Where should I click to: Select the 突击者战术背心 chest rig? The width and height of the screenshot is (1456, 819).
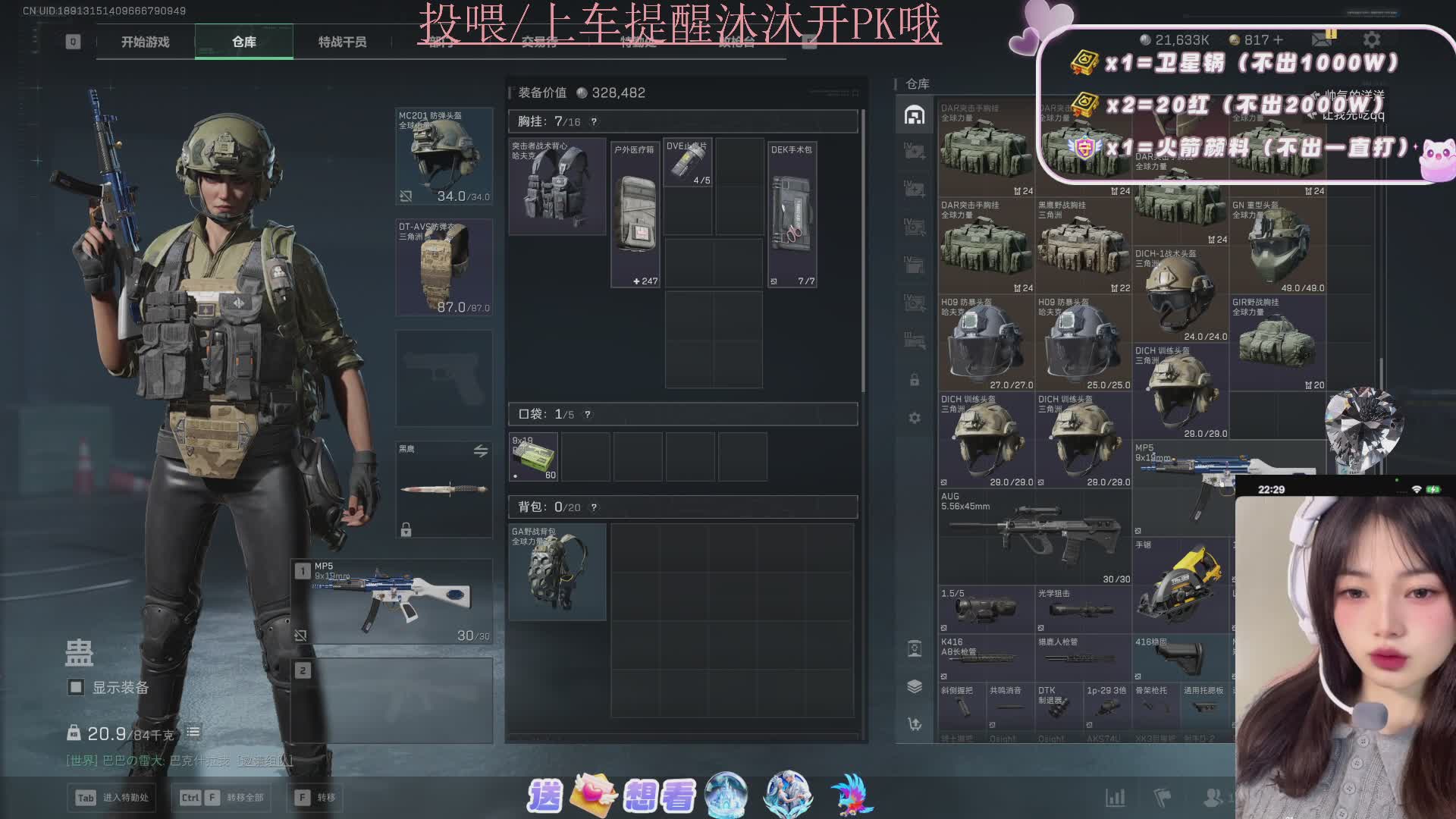tap(557, 186)
